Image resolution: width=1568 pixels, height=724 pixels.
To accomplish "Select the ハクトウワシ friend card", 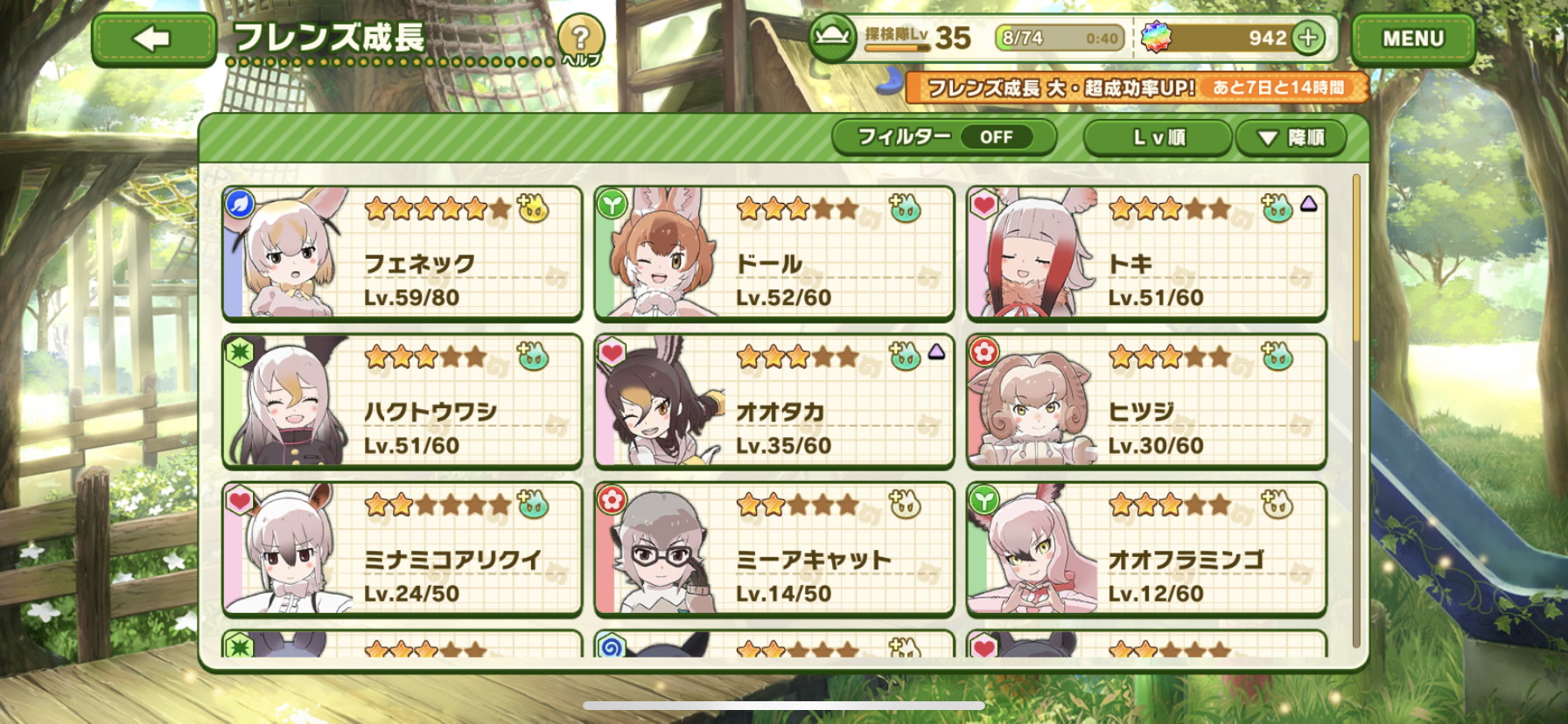I will click(x=402, y=401).
